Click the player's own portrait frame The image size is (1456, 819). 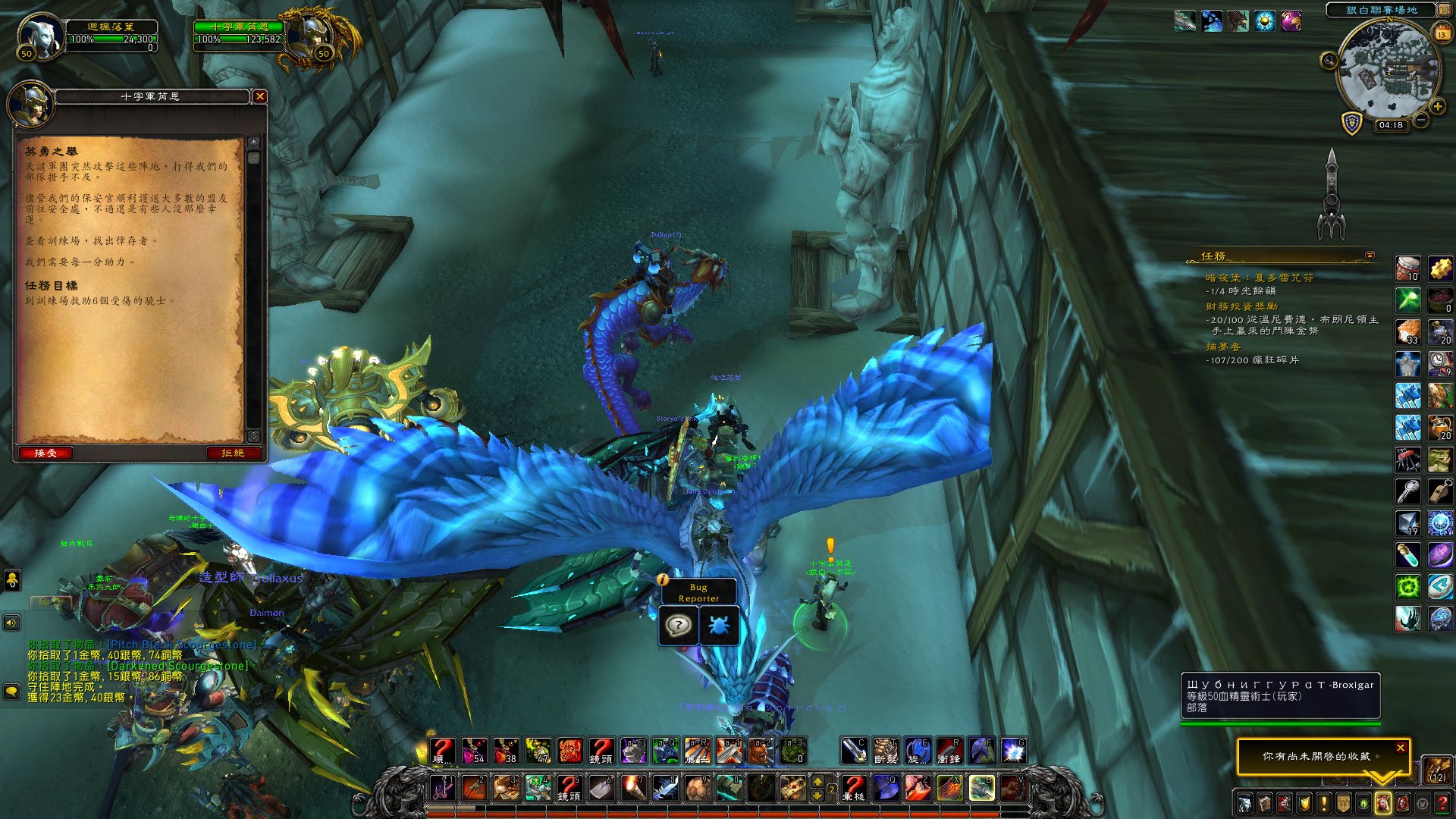pyautogui.click(x=42, y=35)
